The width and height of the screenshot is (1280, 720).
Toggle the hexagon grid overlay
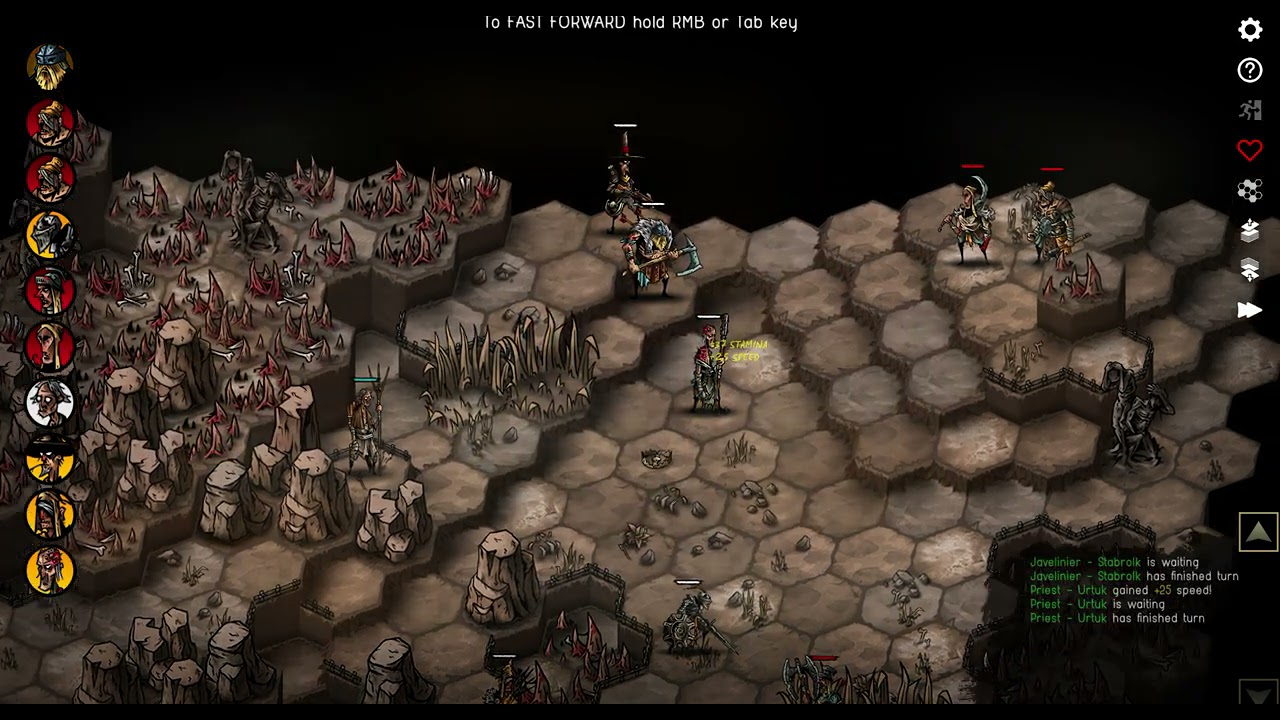click(x=1250, y=190)
